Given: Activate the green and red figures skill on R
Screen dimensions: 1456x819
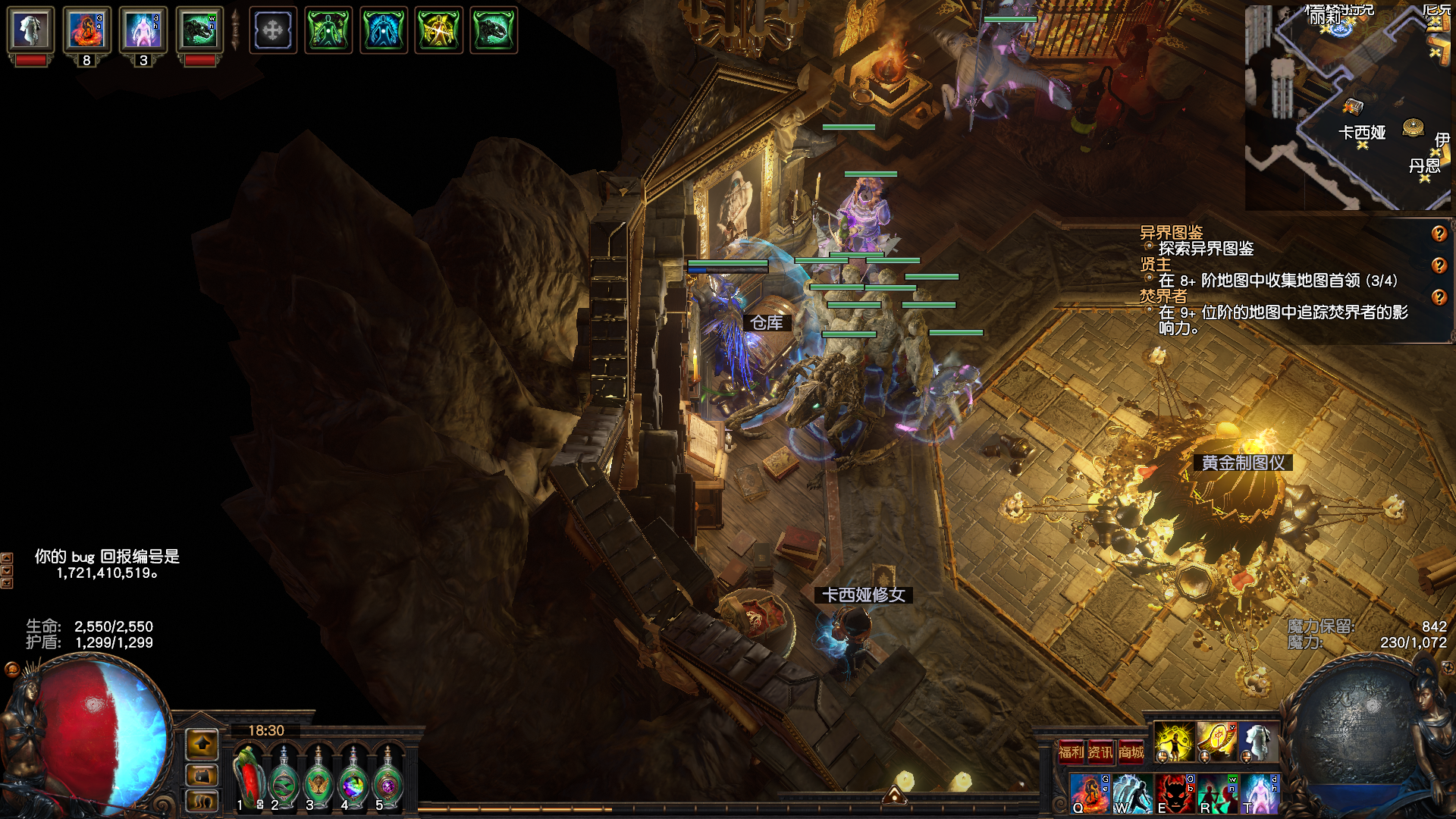Looking at the screenshot, I should pos(1217,793).
